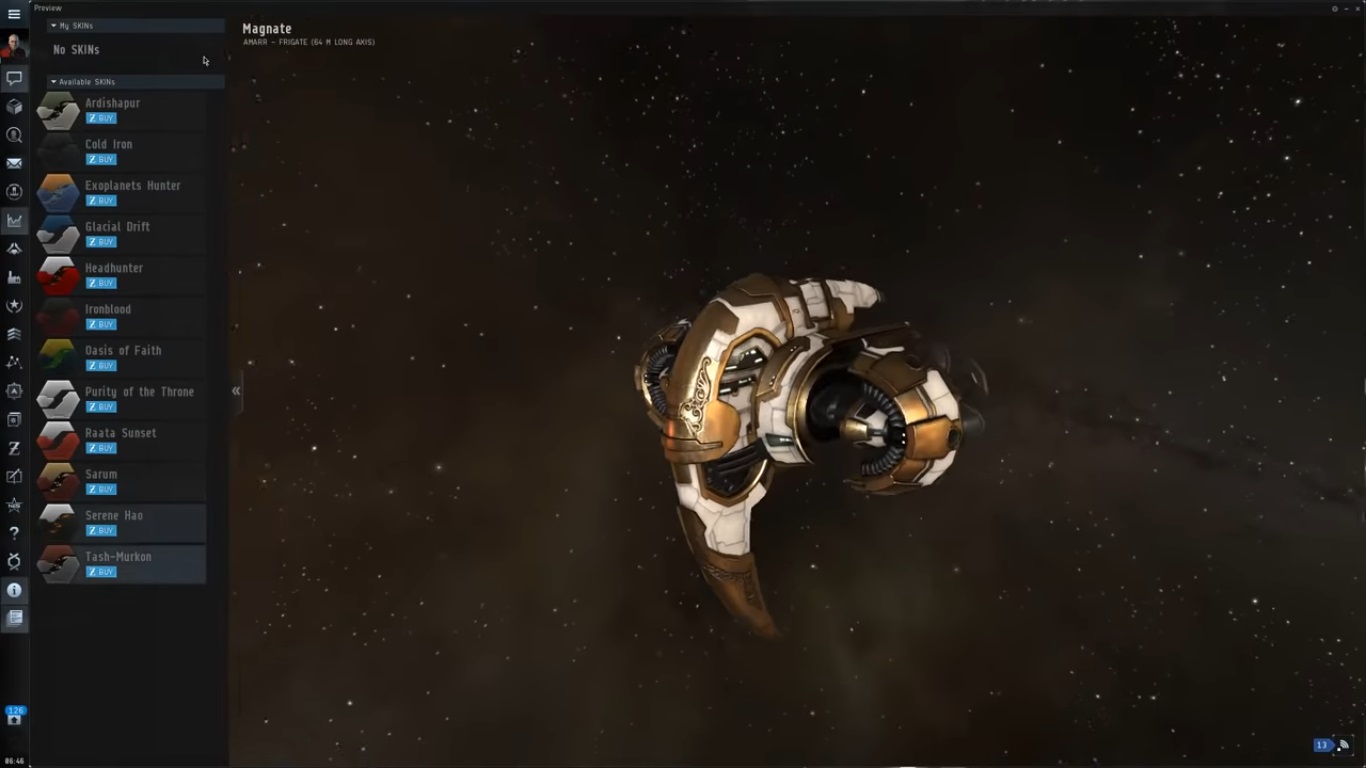The width and height of the screenshot is (1366, 768).
Task: Preview the Exoplanets Hunter SKIN
Action: coord(58,193)
